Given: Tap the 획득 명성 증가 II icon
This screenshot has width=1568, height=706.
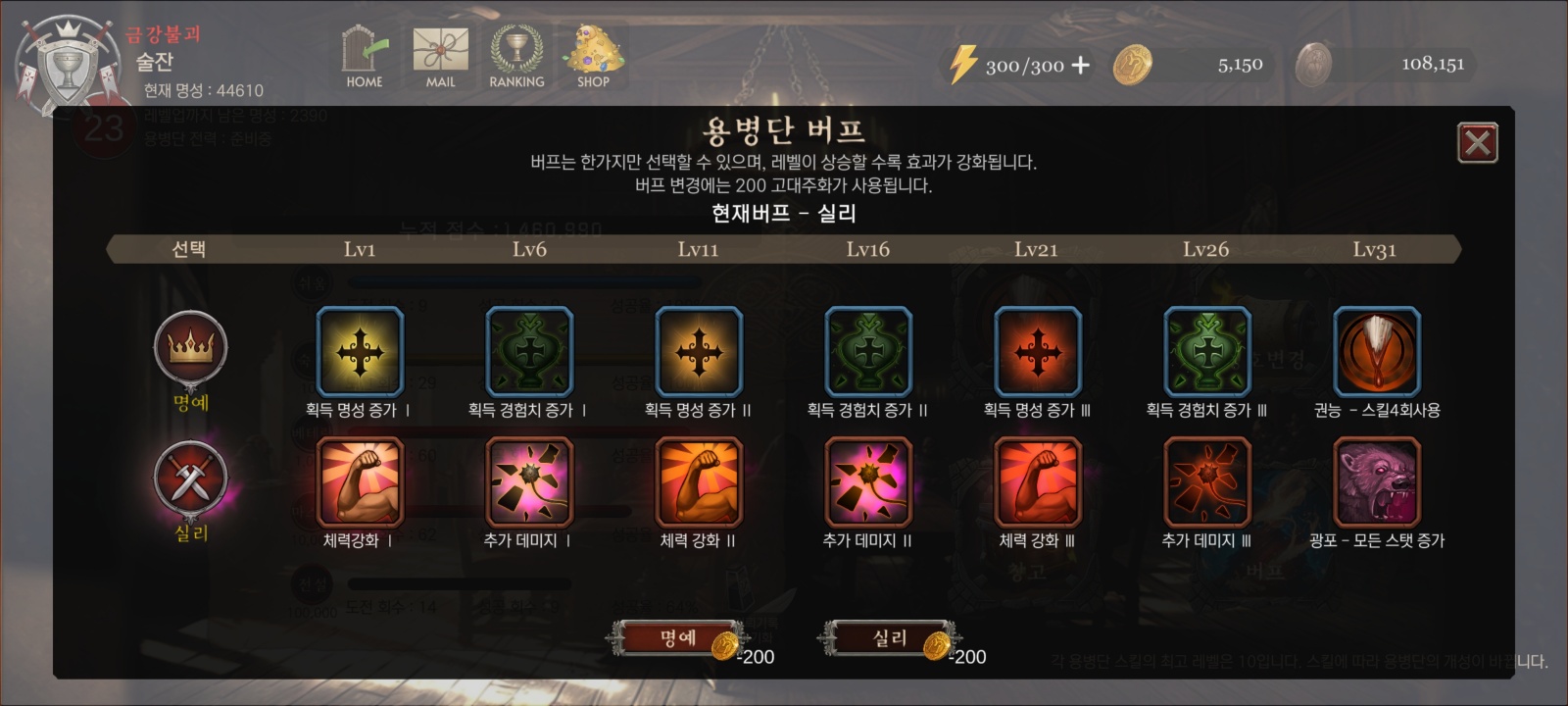Looking at the screenshot, I should tap(699, 351).
